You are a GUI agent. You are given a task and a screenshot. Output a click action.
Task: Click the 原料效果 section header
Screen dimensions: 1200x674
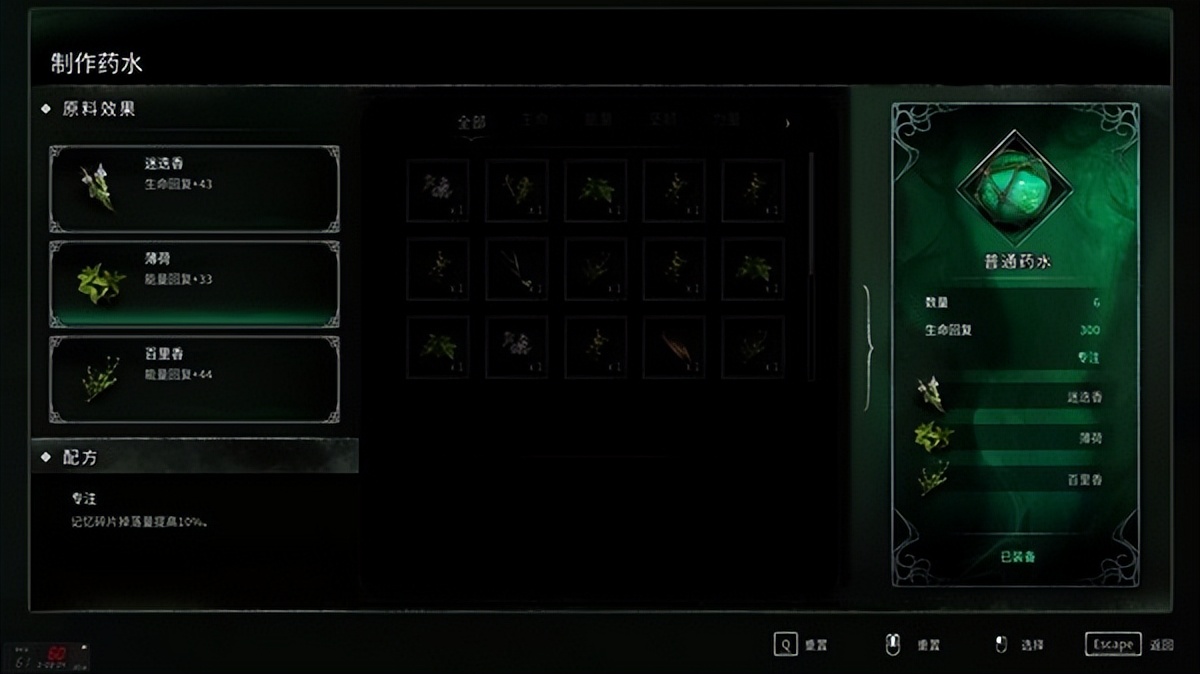click(99, 108)
